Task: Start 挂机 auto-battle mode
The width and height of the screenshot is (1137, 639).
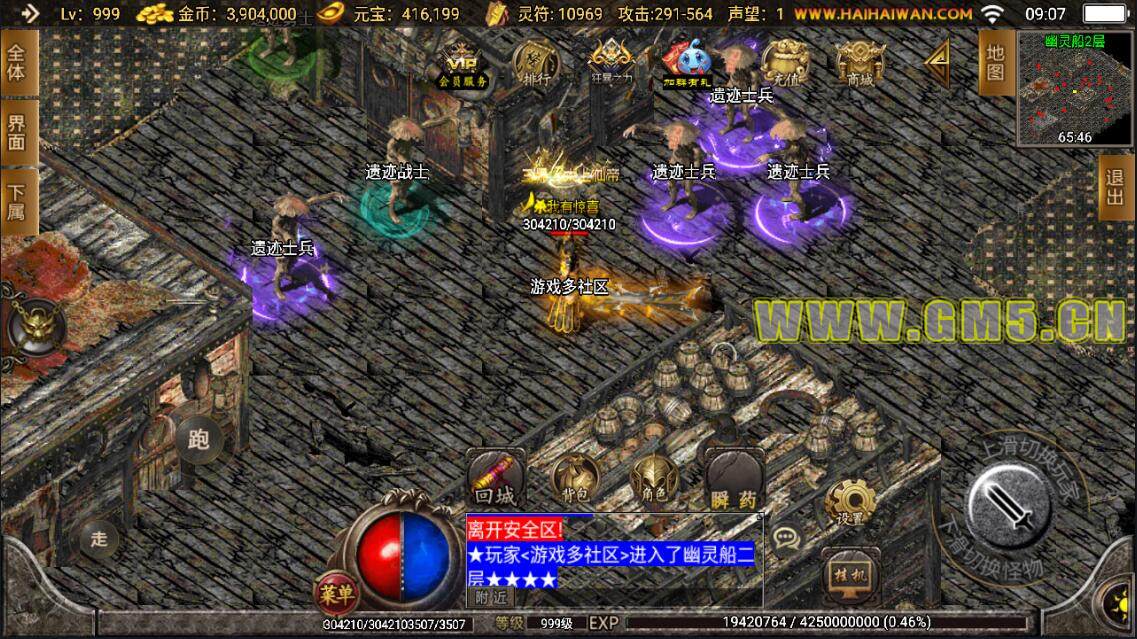Action: click(x=849, y=575)
